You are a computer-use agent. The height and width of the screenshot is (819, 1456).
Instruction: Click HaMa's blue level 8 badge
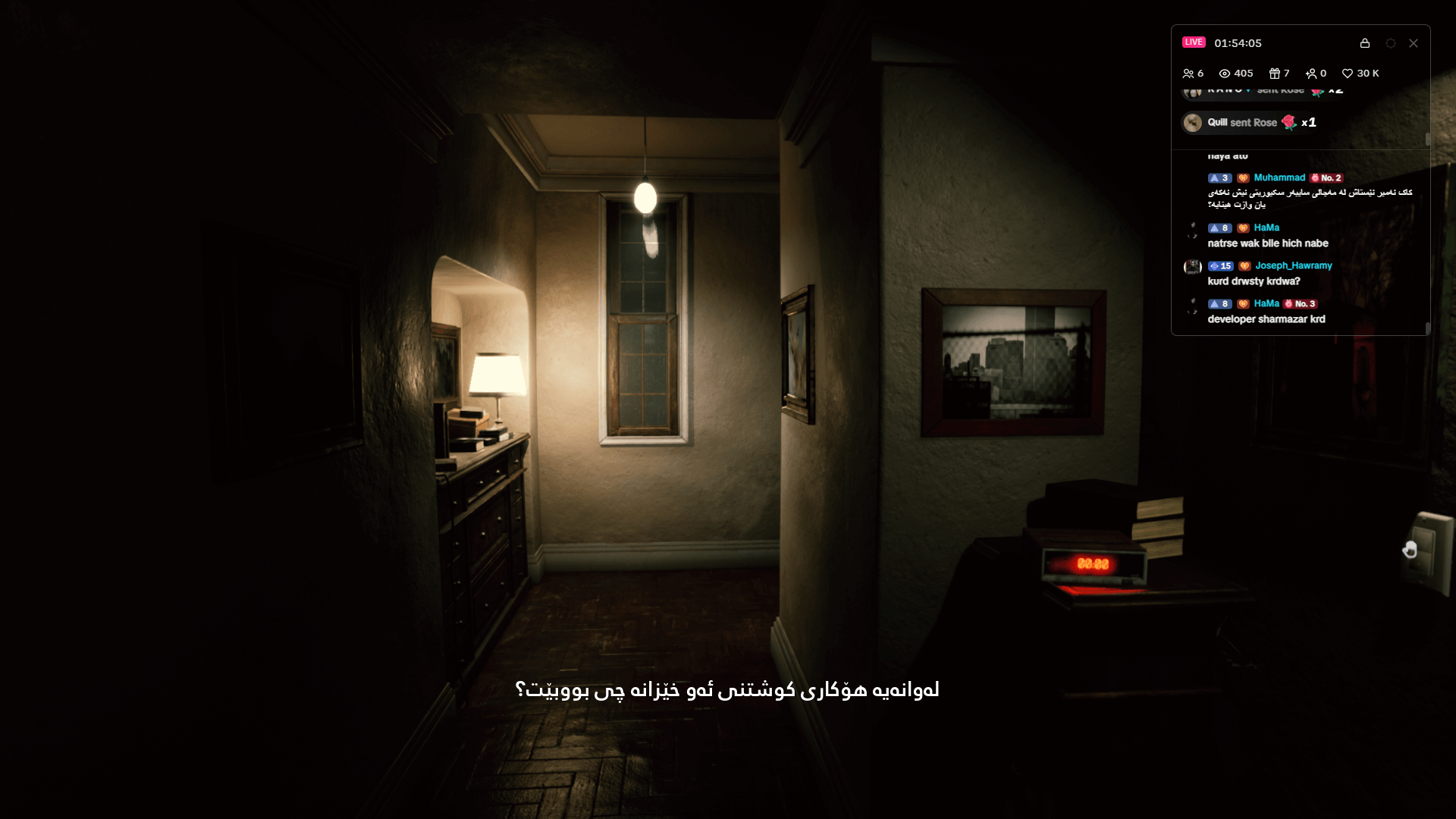coord(1219,227)
